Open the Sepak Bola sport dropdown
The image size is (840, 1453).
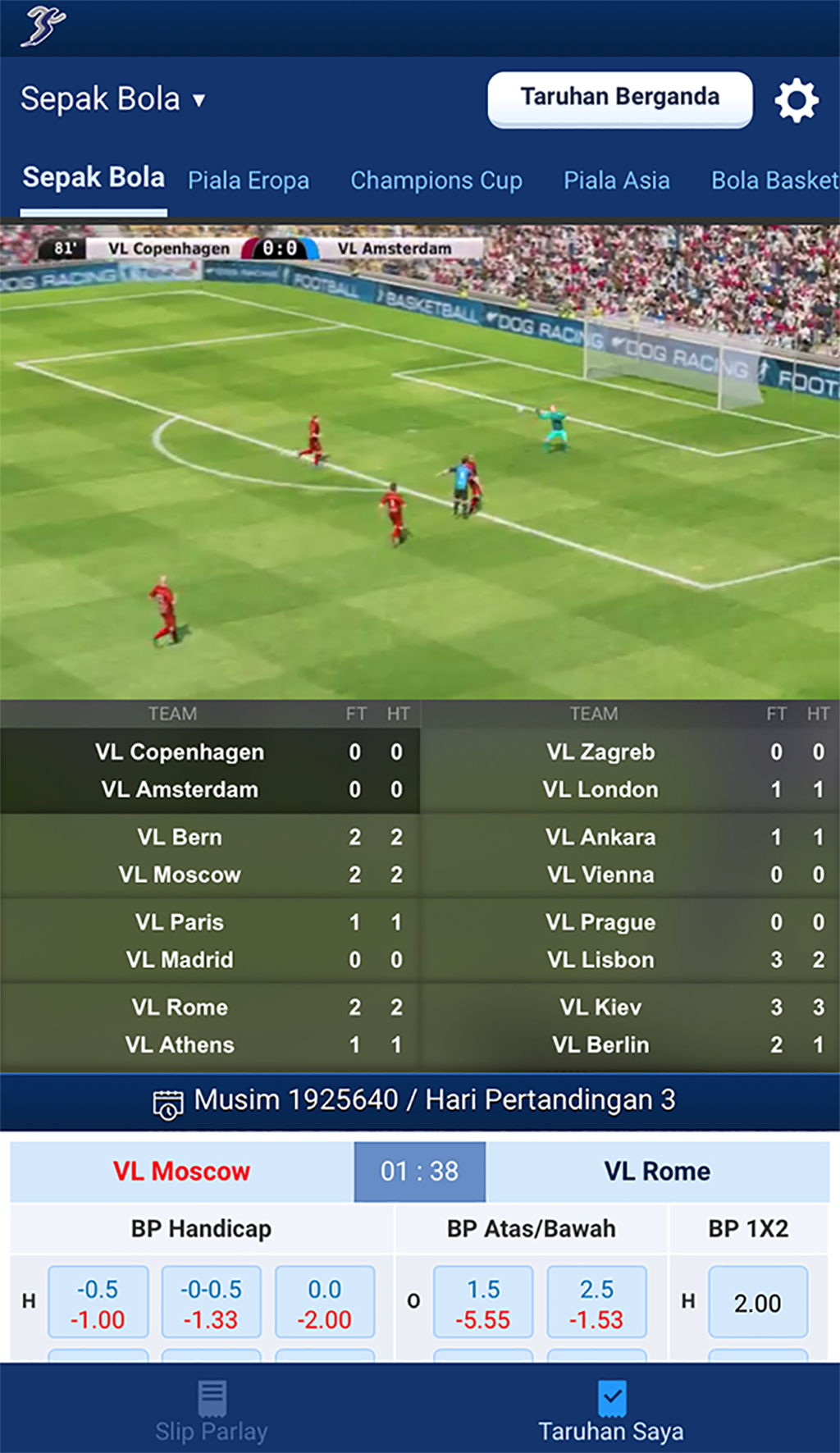[x=113, y=99]
